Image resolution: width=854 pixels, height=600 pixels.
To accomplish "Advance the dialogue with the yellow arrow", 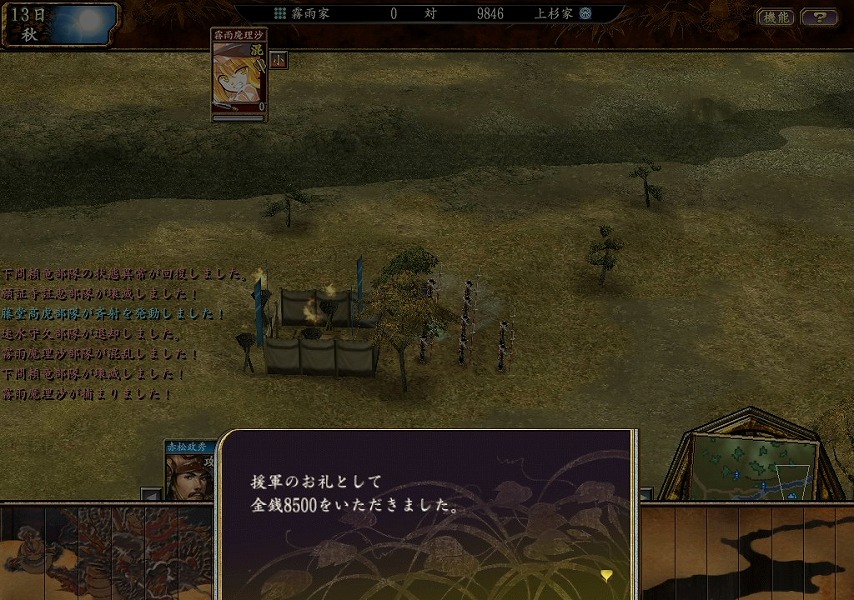I will pos(606,574).
